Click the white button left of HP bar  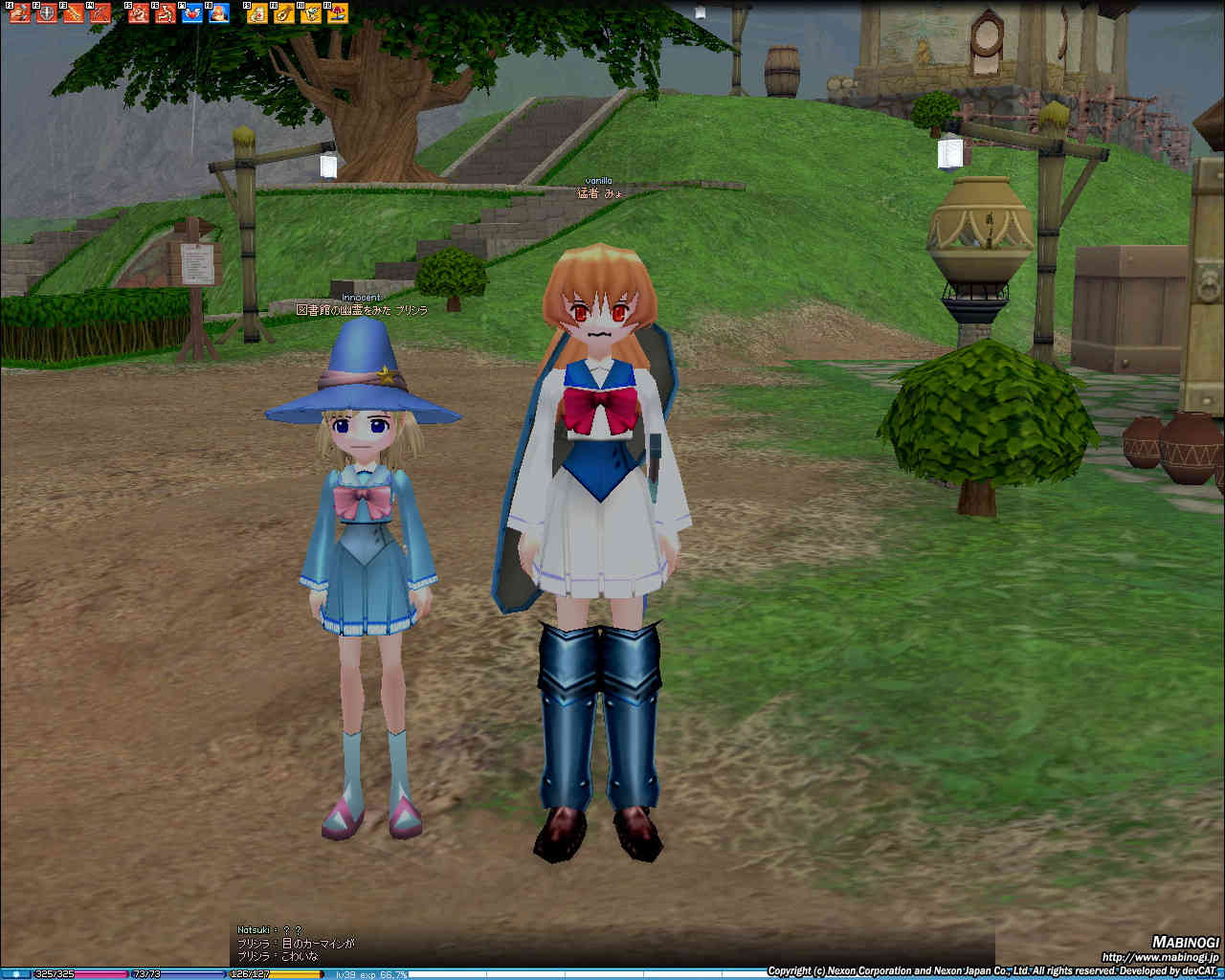pos(15,974)
